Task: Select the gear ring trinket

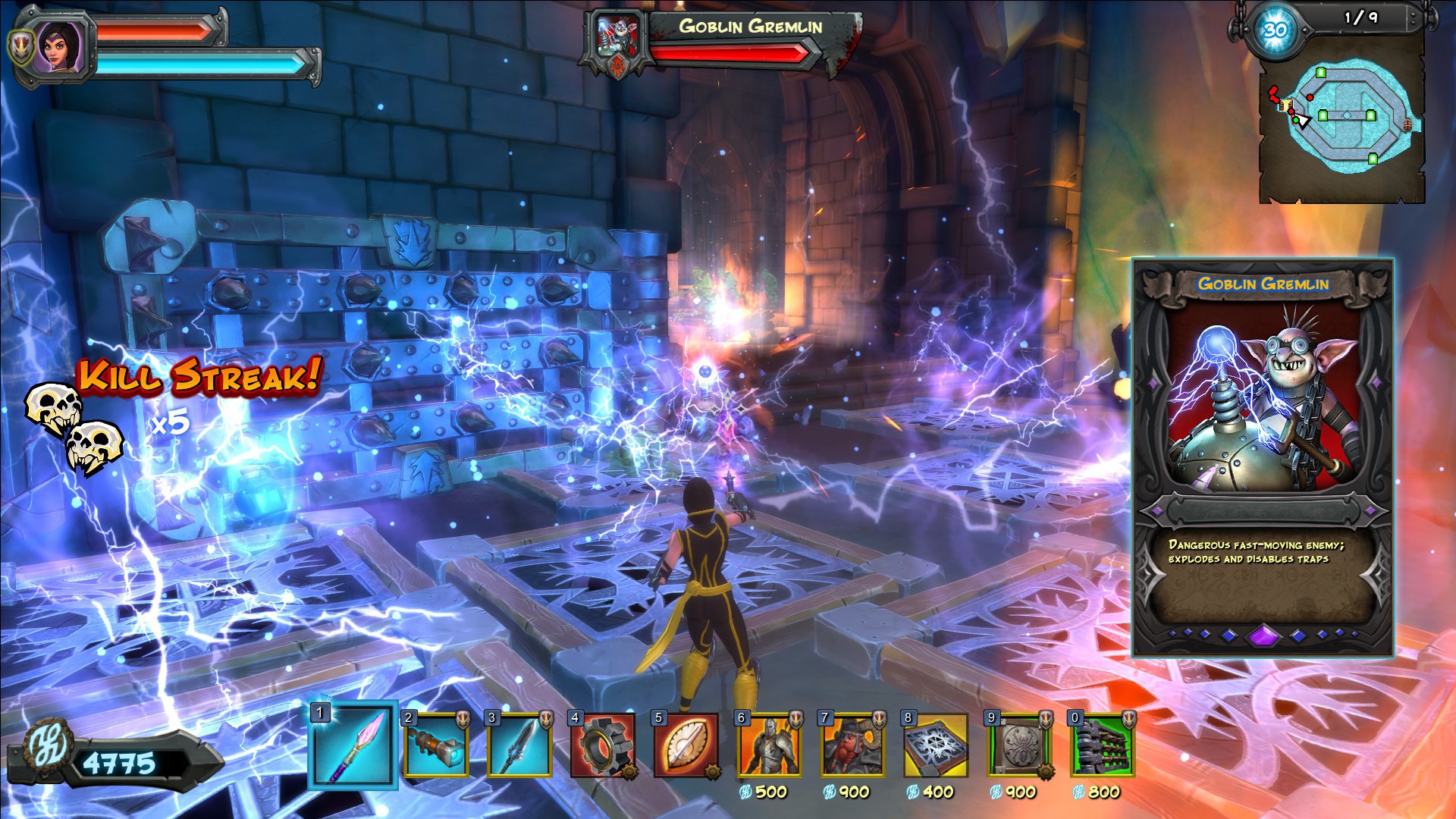Action: (x=602, y=746)
